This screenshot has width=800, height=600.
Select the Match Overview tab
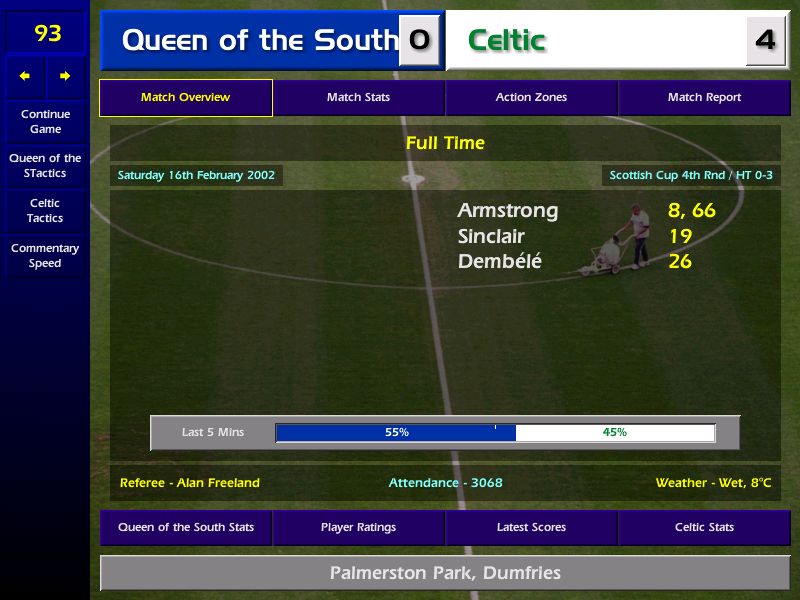point(185,98)
